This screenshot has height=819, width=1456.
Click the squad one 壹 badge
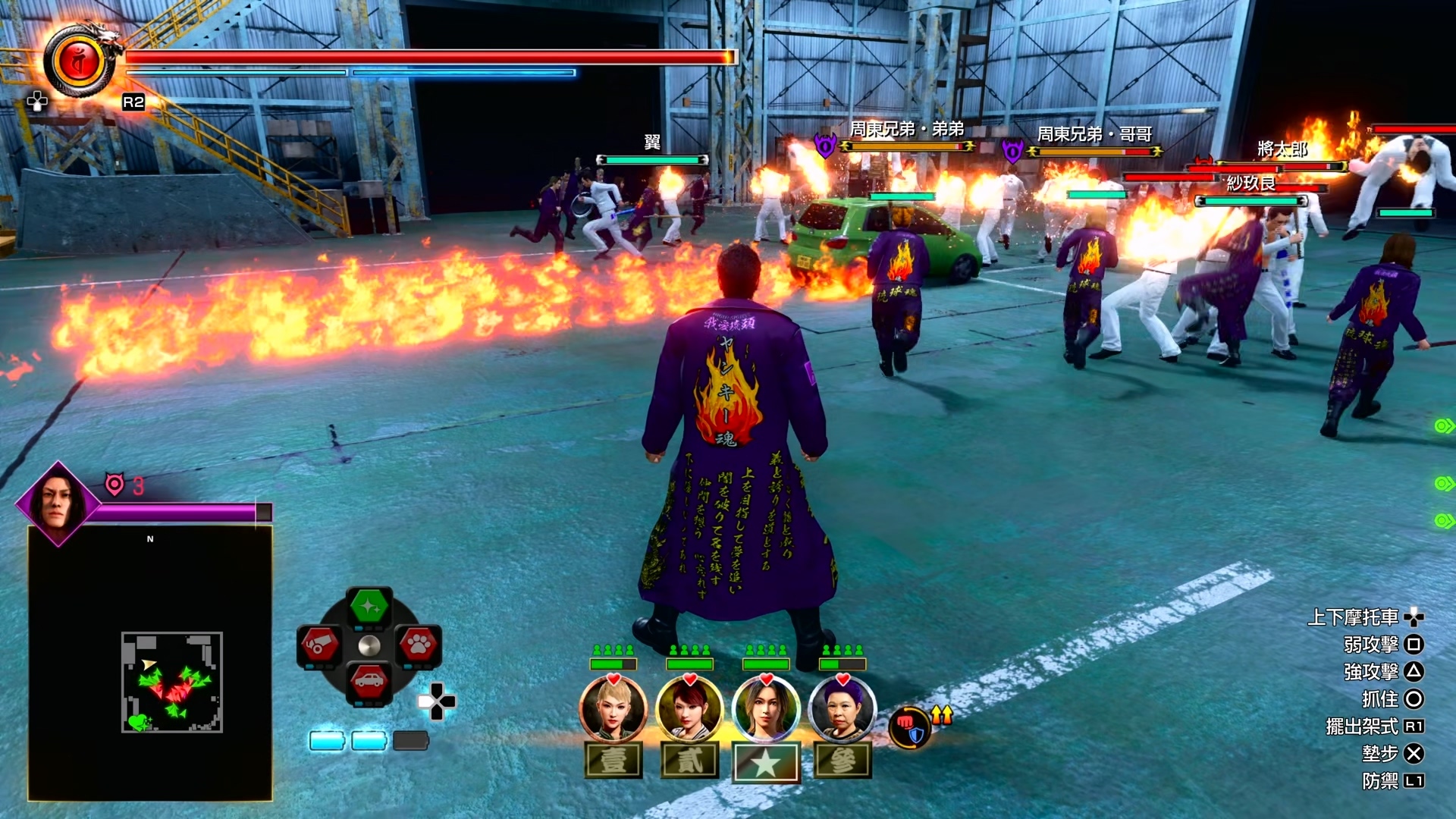coord(613,761)
